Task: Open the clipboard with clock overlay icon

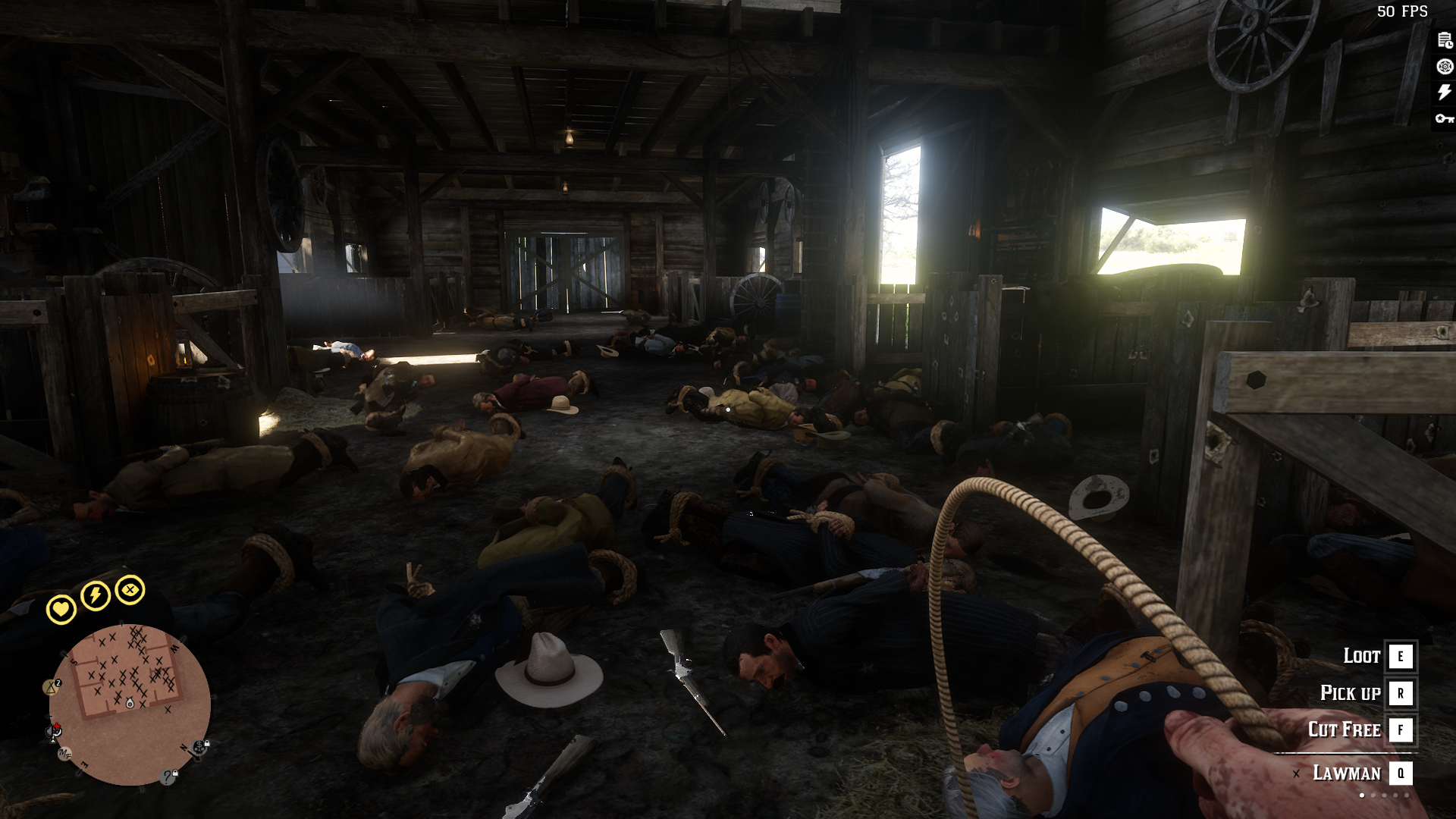Action: click(x=1445, y=41)
